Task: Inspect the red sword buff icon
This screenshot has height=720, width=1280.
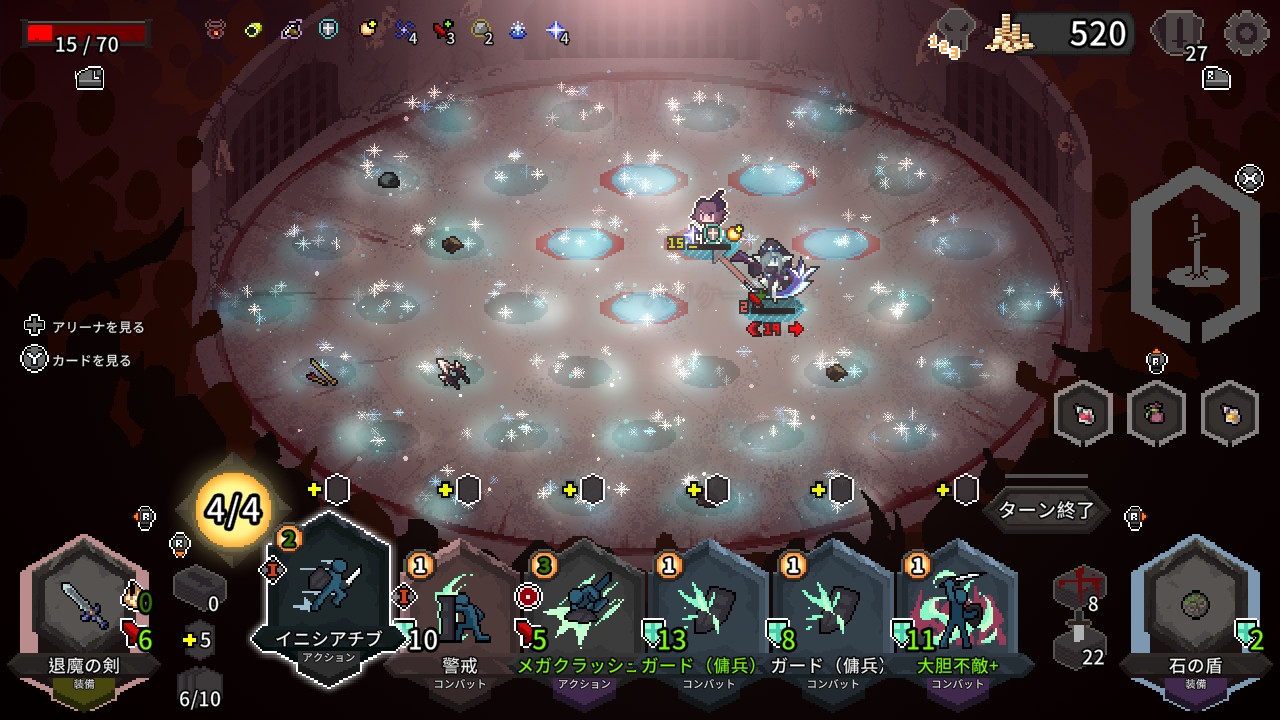Action: [443, 30]
